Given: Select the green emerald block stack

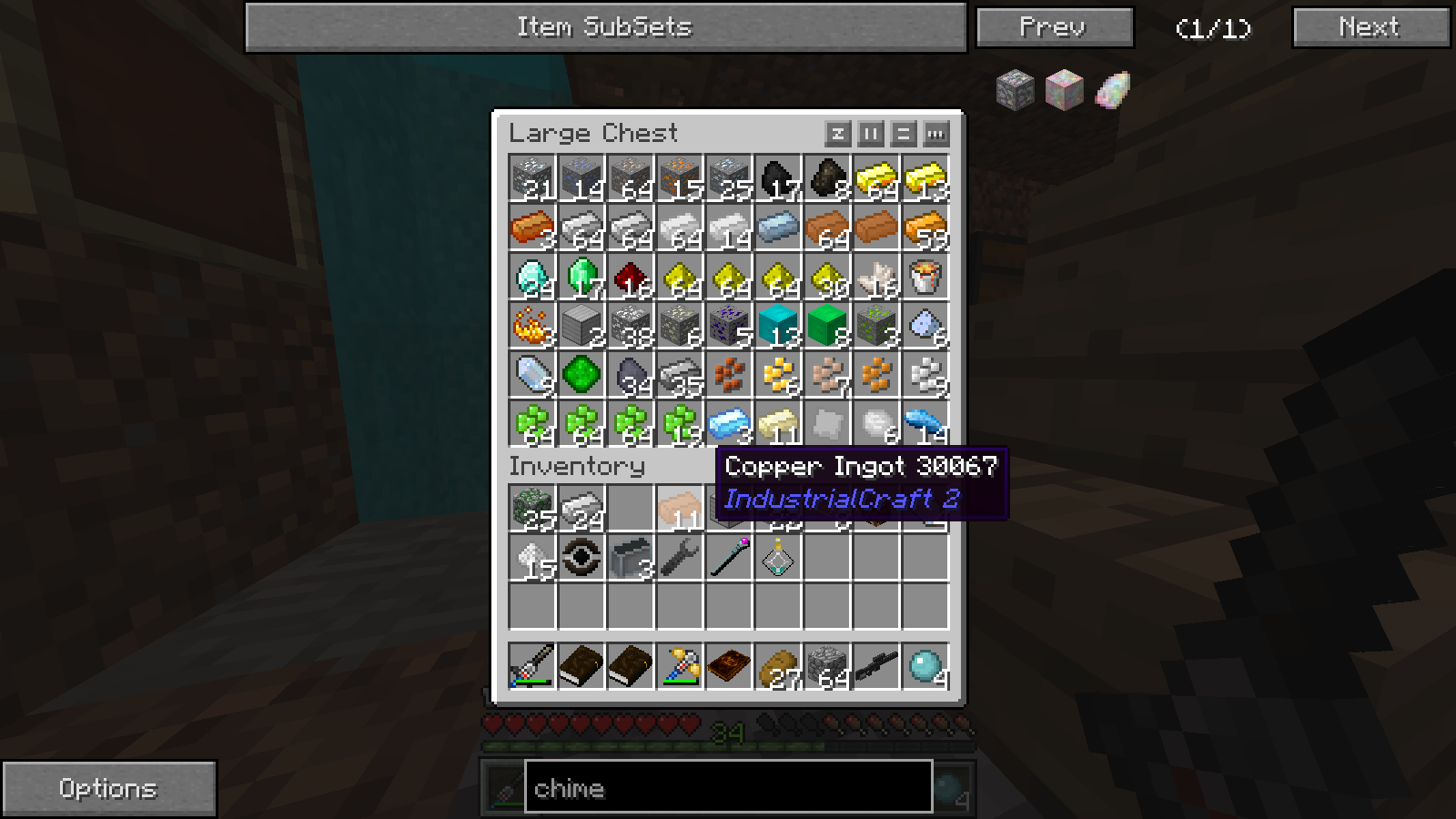Looking at the screenshot, I should point(827,326).
